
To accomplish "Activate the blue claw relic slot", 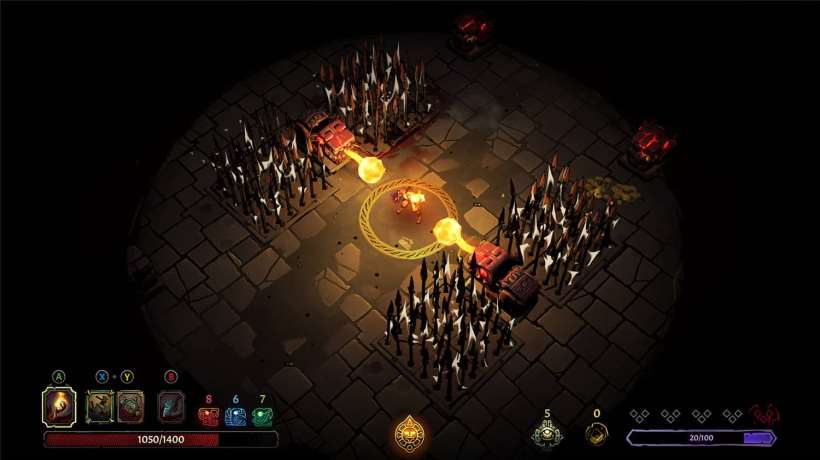I will (x=171, y=406).
